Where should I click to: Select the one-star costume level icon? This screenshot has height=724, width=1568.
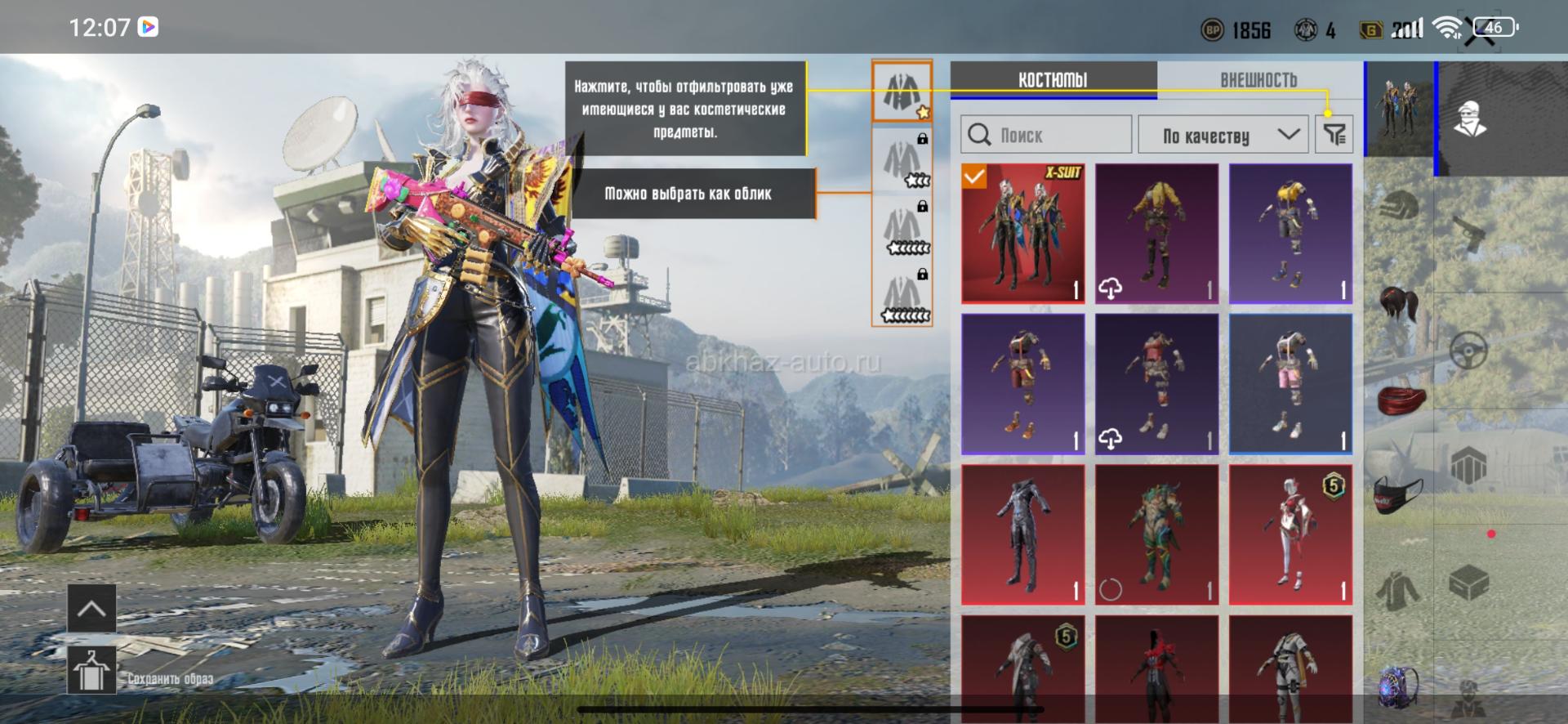click(902, 90)
